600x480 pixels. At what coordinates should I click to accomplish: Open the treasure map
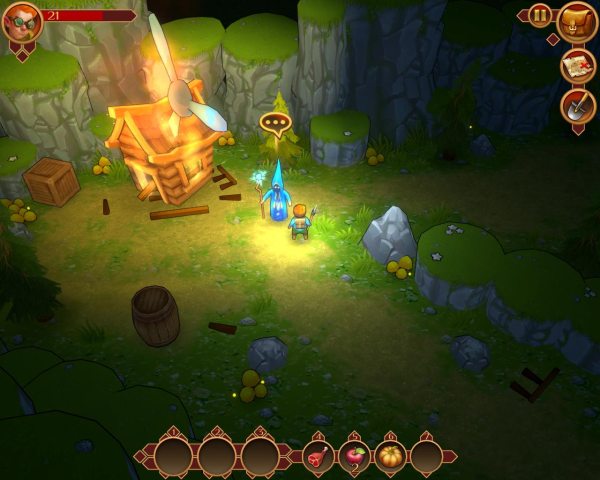point(578,65)
